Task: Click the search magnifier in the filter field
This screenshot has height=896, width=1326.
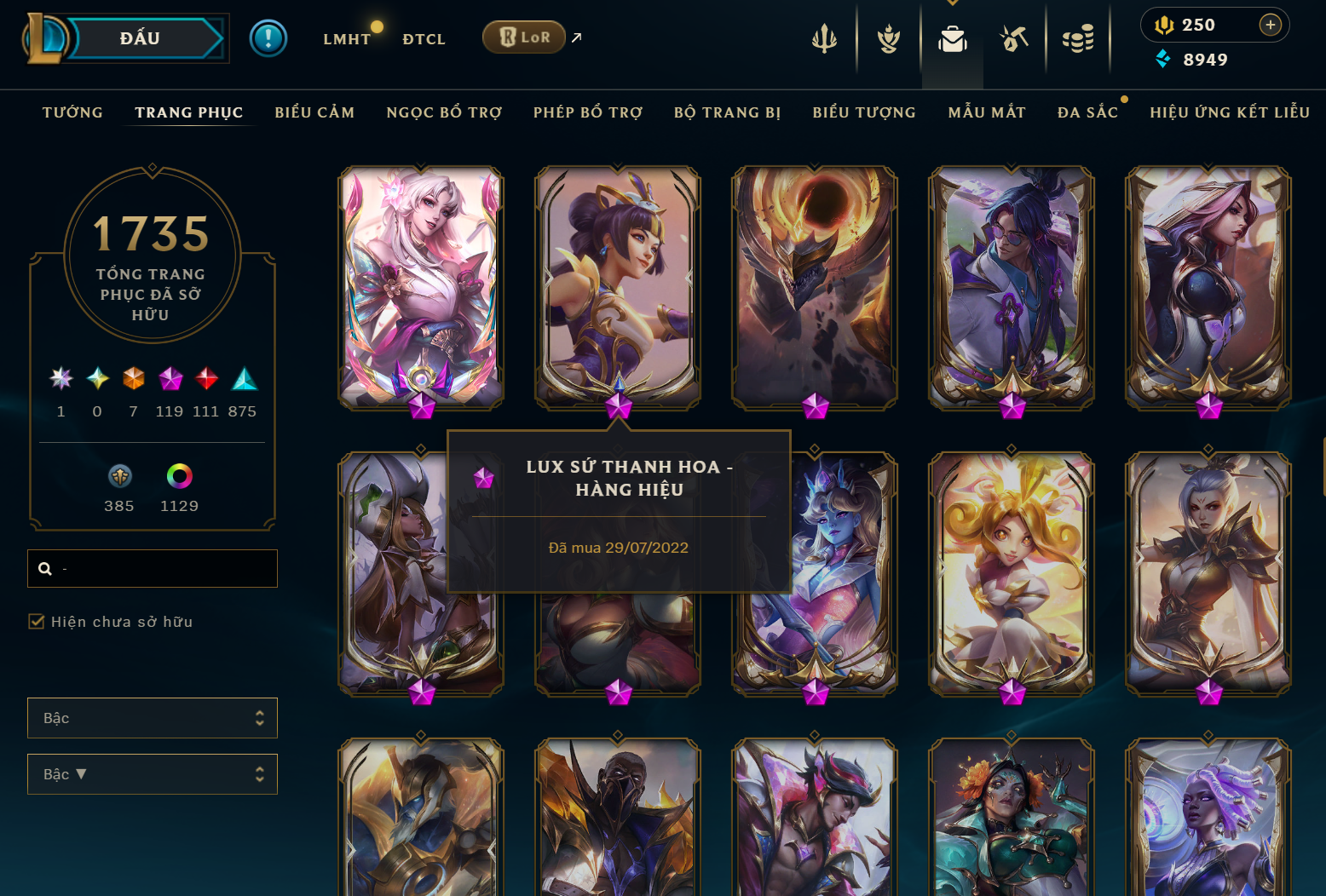Action: (45, 568)
